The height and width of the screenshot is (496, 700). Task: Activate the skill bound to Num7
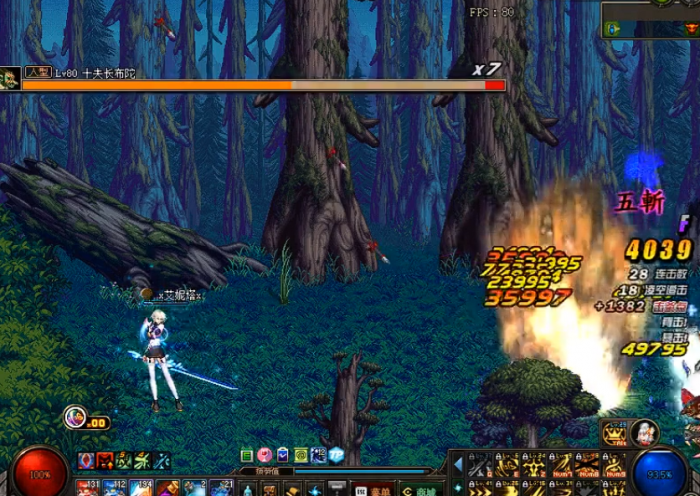click(x=561, y=466)
